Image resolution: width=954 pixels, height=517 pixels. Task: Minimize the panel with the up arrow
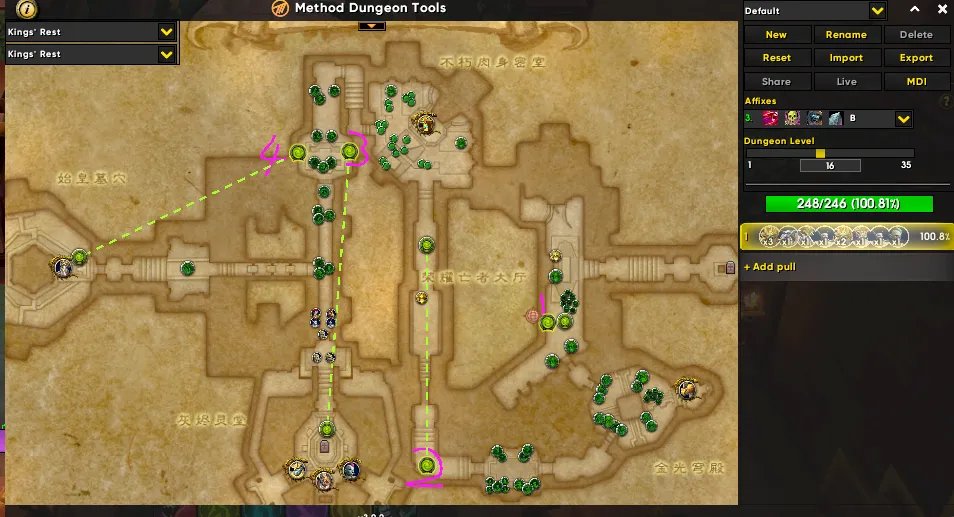click(912, 9)
